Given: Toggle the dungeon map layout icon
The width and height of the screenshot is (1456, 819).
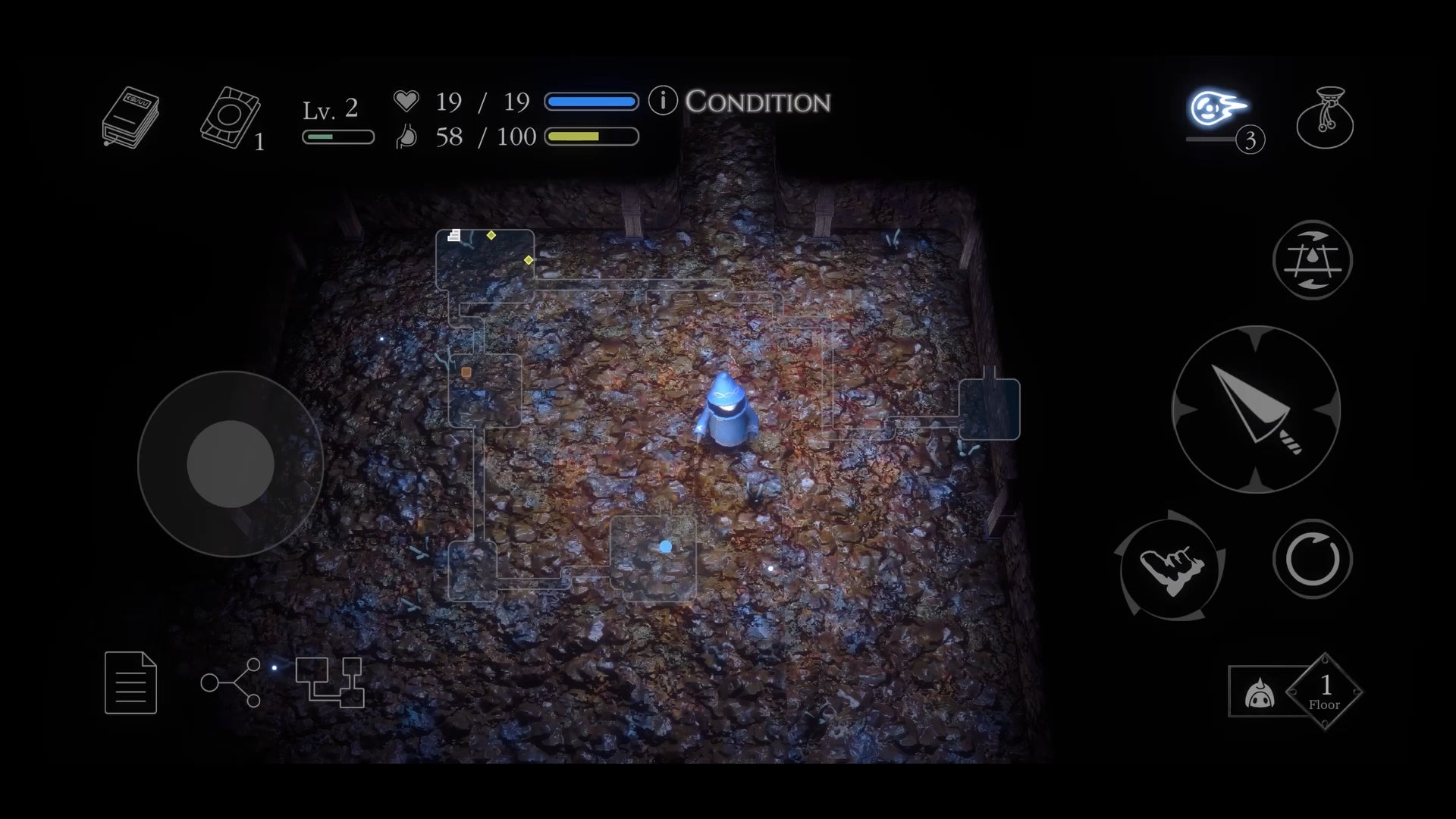Looking at the screenshot, I should point(330,682).
